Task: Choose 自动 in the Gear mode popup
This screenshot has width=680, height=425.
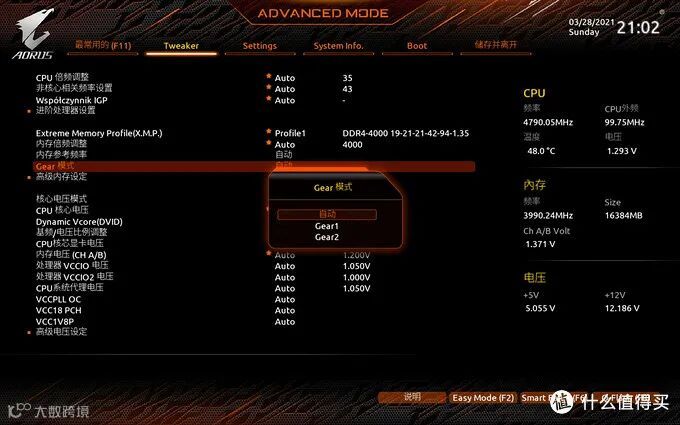Action: pyautogui.click(x=327, y=214)
